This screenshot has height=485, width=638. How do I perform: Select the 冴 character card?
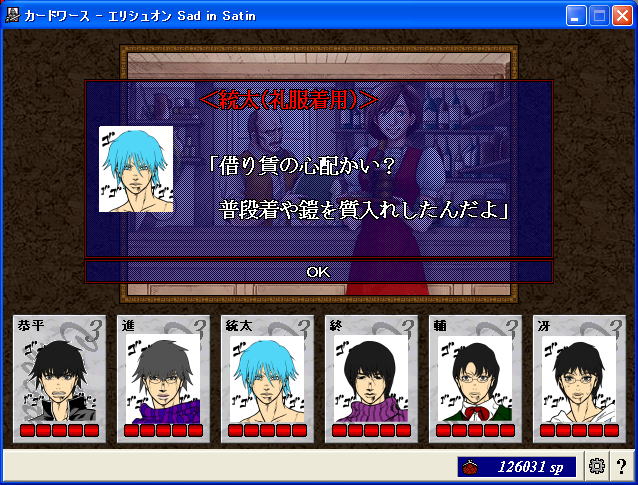[579, 379]
